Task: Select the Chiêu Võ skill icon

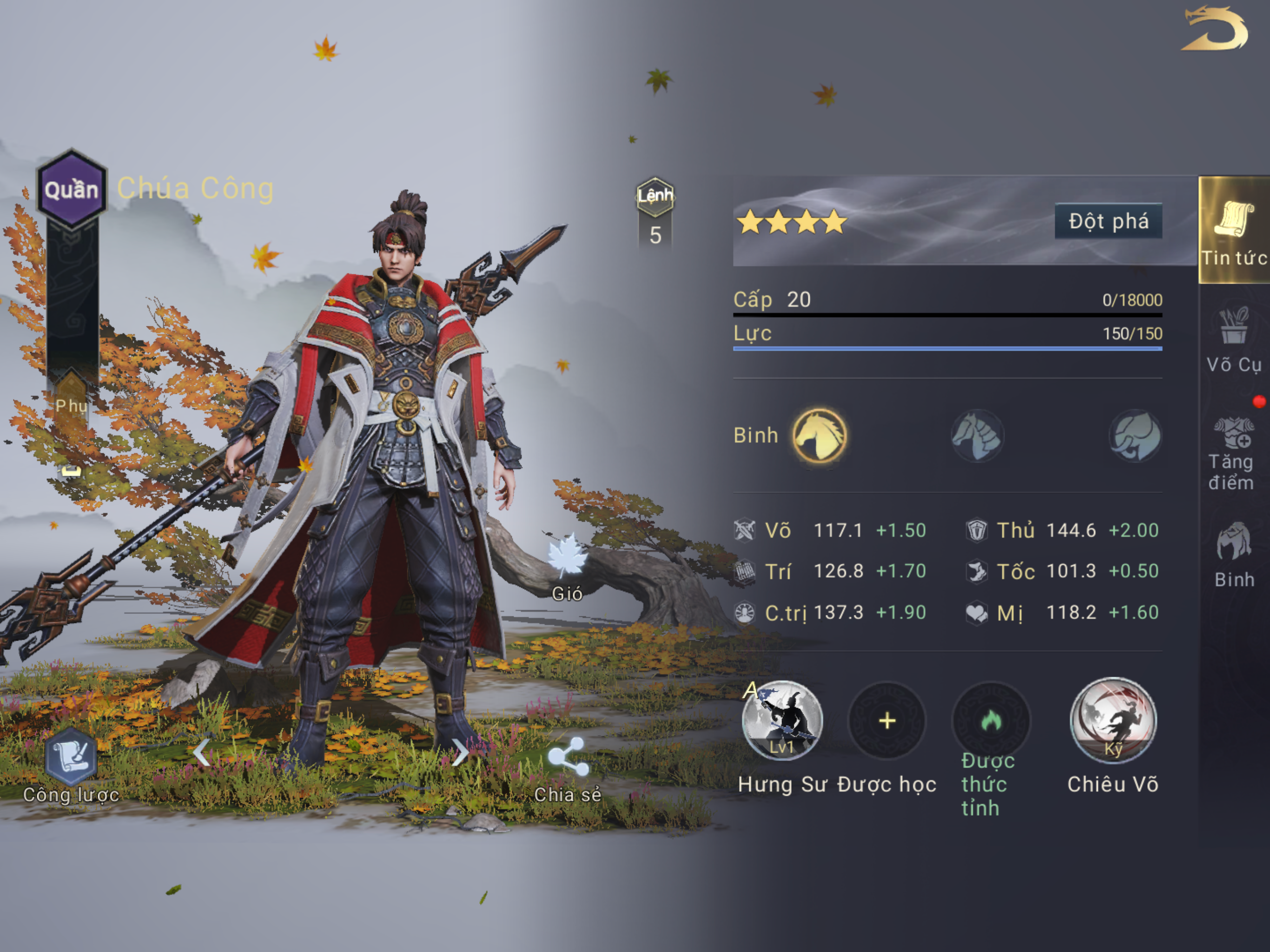Action: 1113,721
